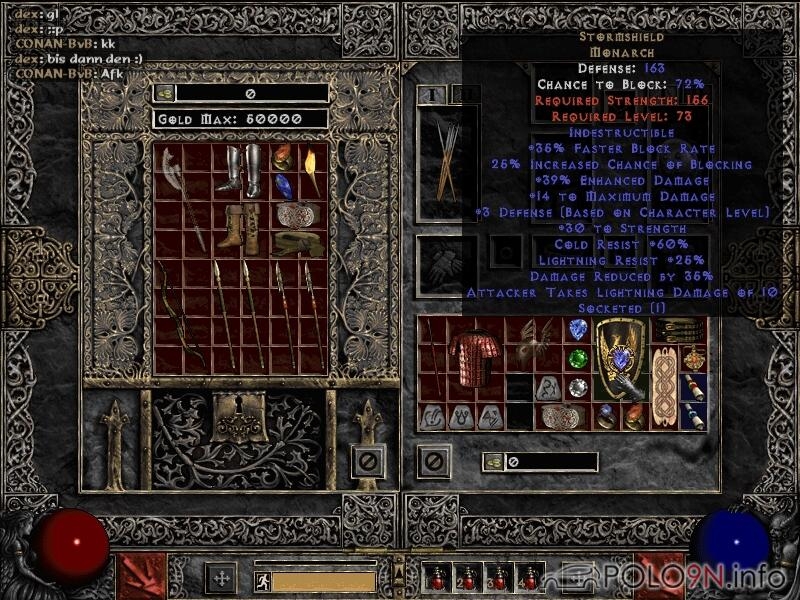Use the first belt healing potion

click(436, 578)
